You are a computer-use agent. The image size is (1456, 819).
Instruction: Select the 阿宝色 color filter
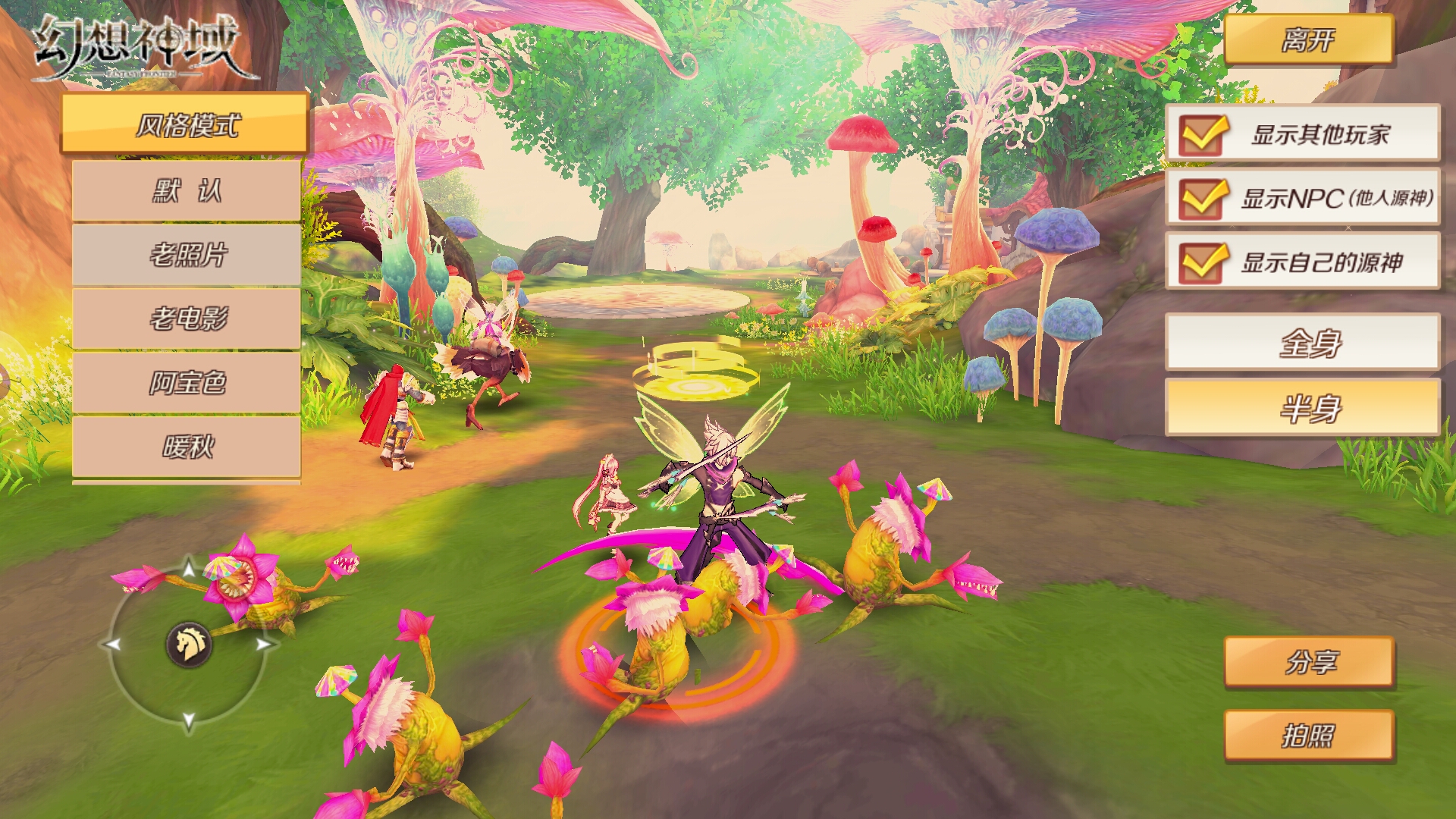pos(187,383)
